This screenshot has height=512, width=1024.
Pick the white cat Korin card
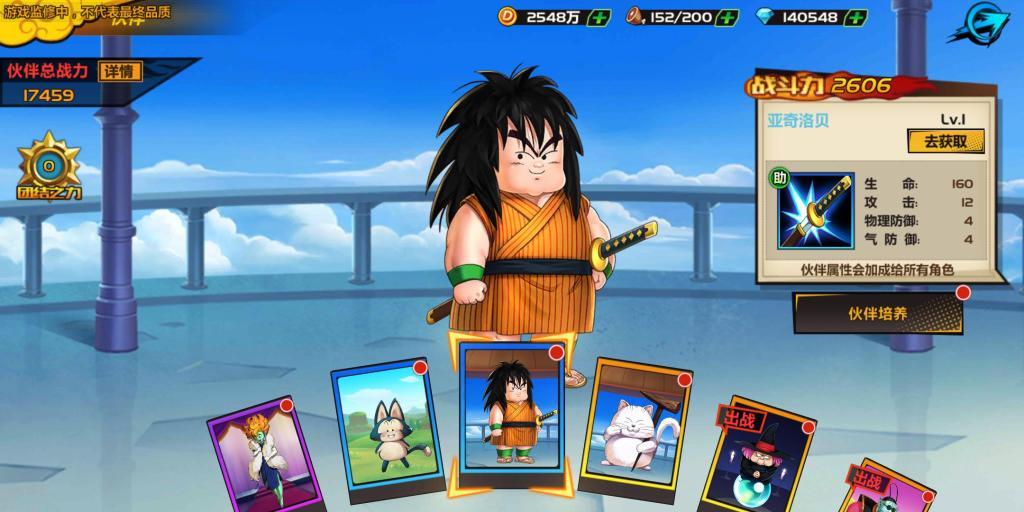click(x=635, y=427)
